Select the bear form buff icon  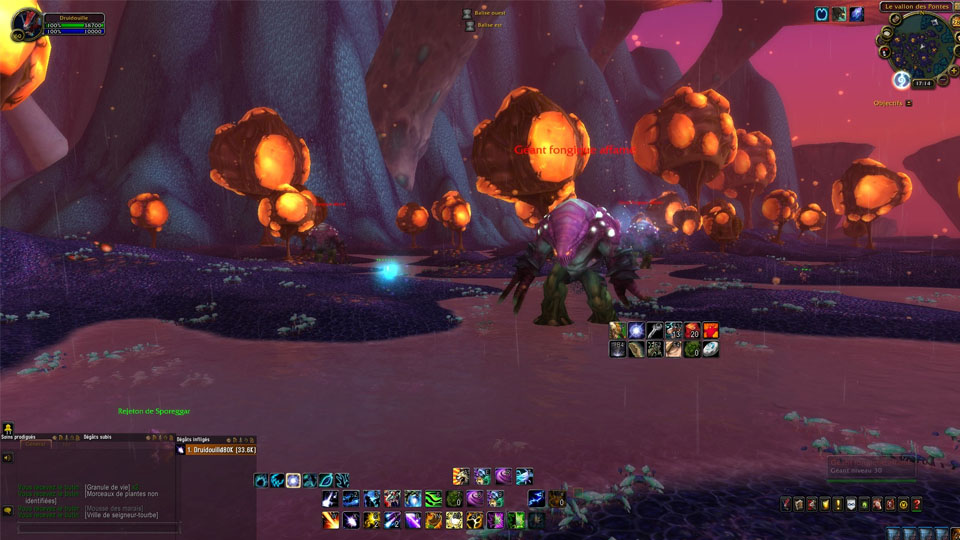click(839, 14)
